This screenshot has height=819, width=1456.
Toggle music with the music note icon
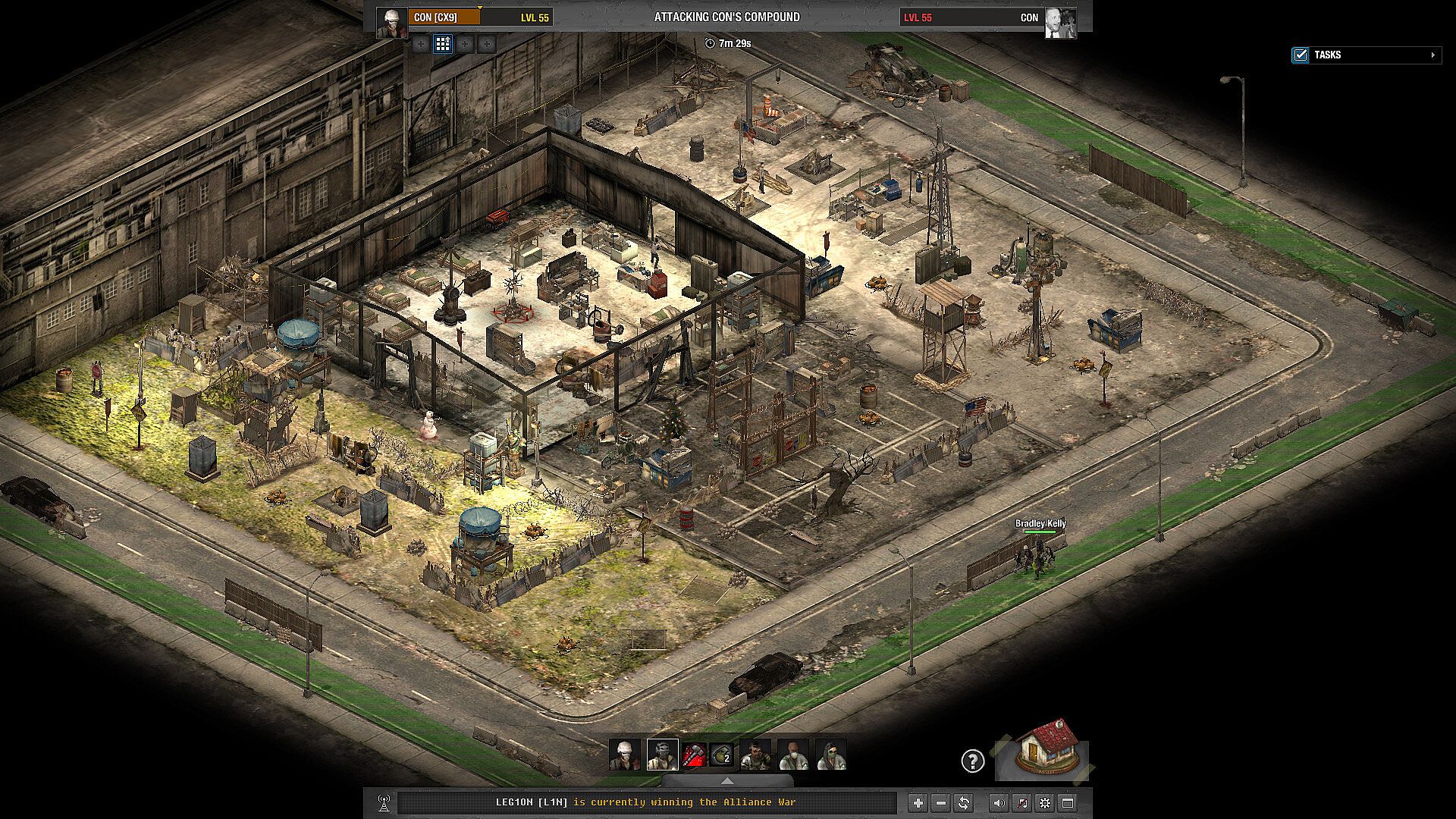[x=1021, y=802]
